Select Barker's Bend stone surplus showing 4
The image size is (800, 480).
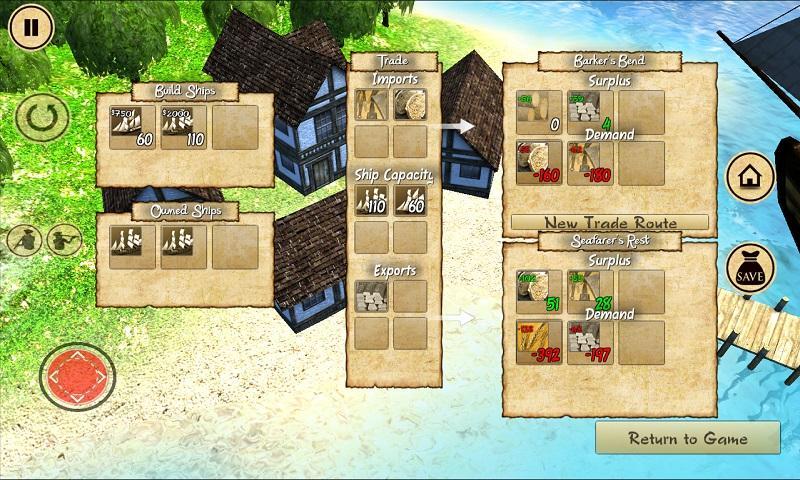coord(590,112)
